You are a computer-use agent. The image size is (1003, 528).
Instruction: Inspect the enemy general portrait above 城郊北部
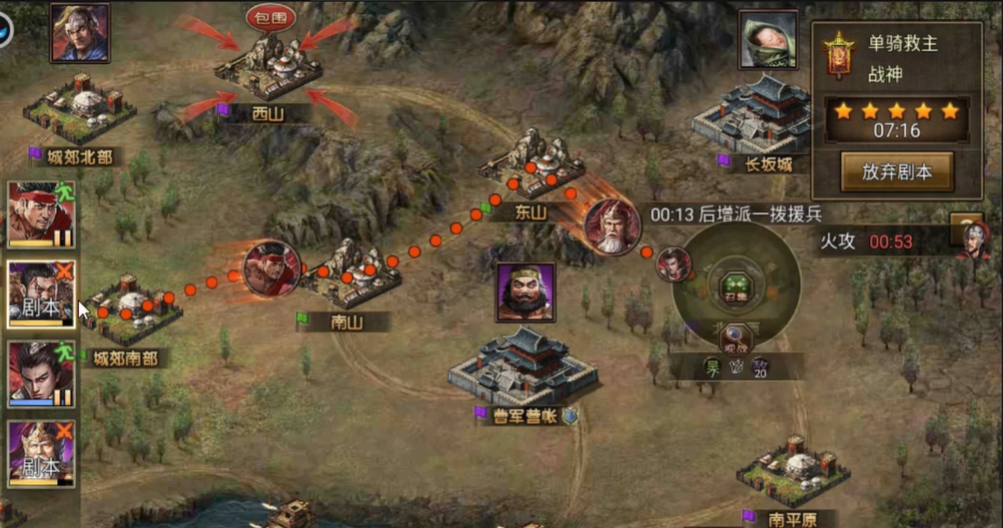click(80, 32)
